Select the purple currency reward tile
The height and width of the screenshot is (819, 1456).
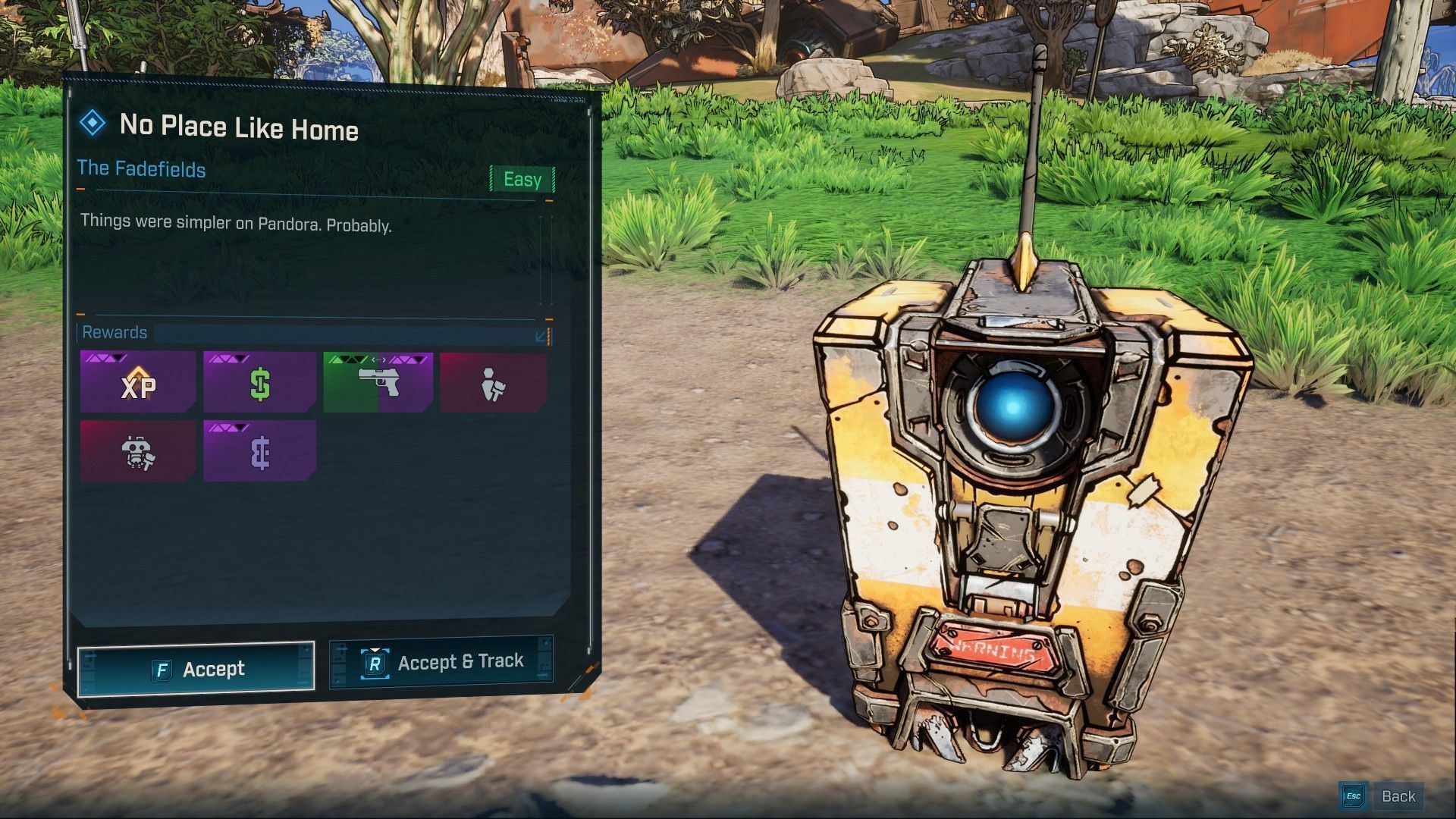(259, 452)
